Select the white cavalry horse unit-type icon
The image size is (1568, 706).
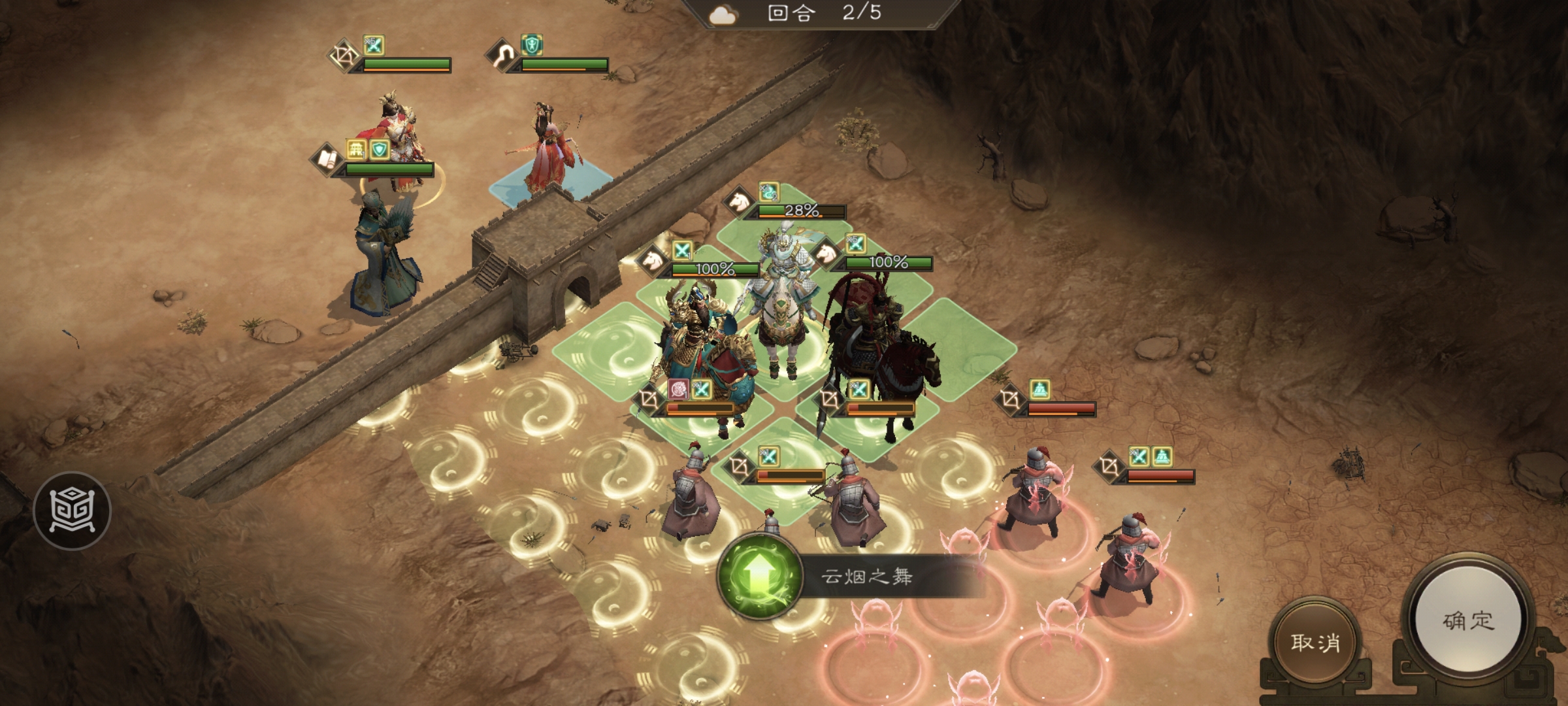[739, 203]
